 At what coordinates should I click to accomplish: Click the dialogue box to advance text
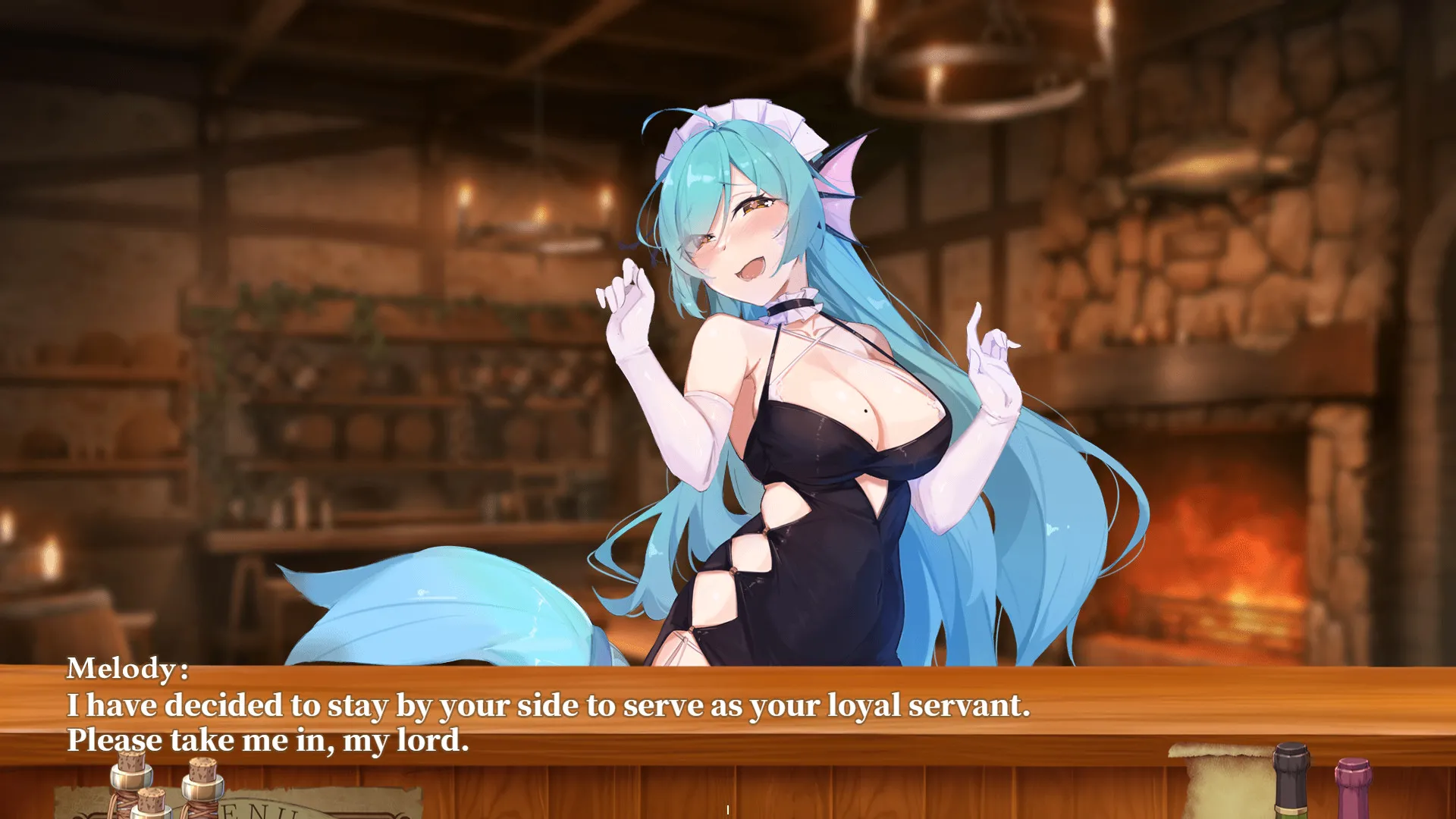click(x=728, y=709)
